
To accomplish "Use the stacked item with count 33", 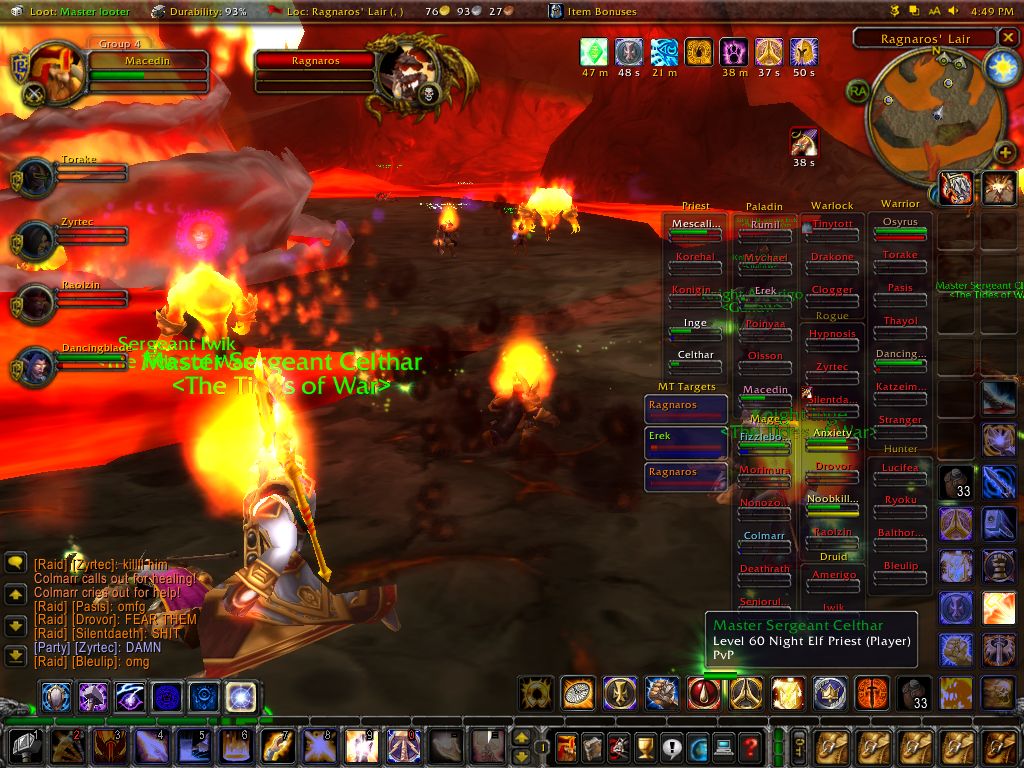I will click(x=955, y=484).
